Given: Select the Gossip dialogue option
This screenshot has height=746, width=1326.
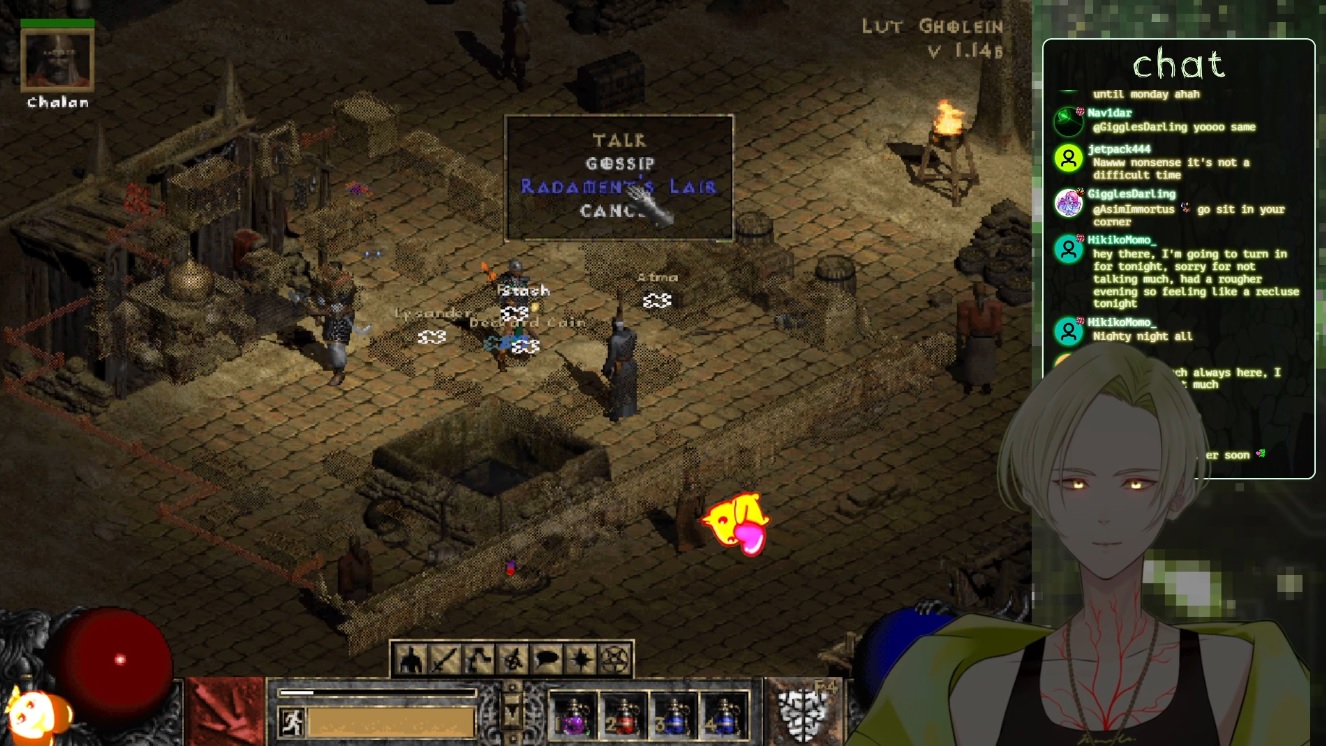Looking at the screenshot, I should (x=619, y=163).
